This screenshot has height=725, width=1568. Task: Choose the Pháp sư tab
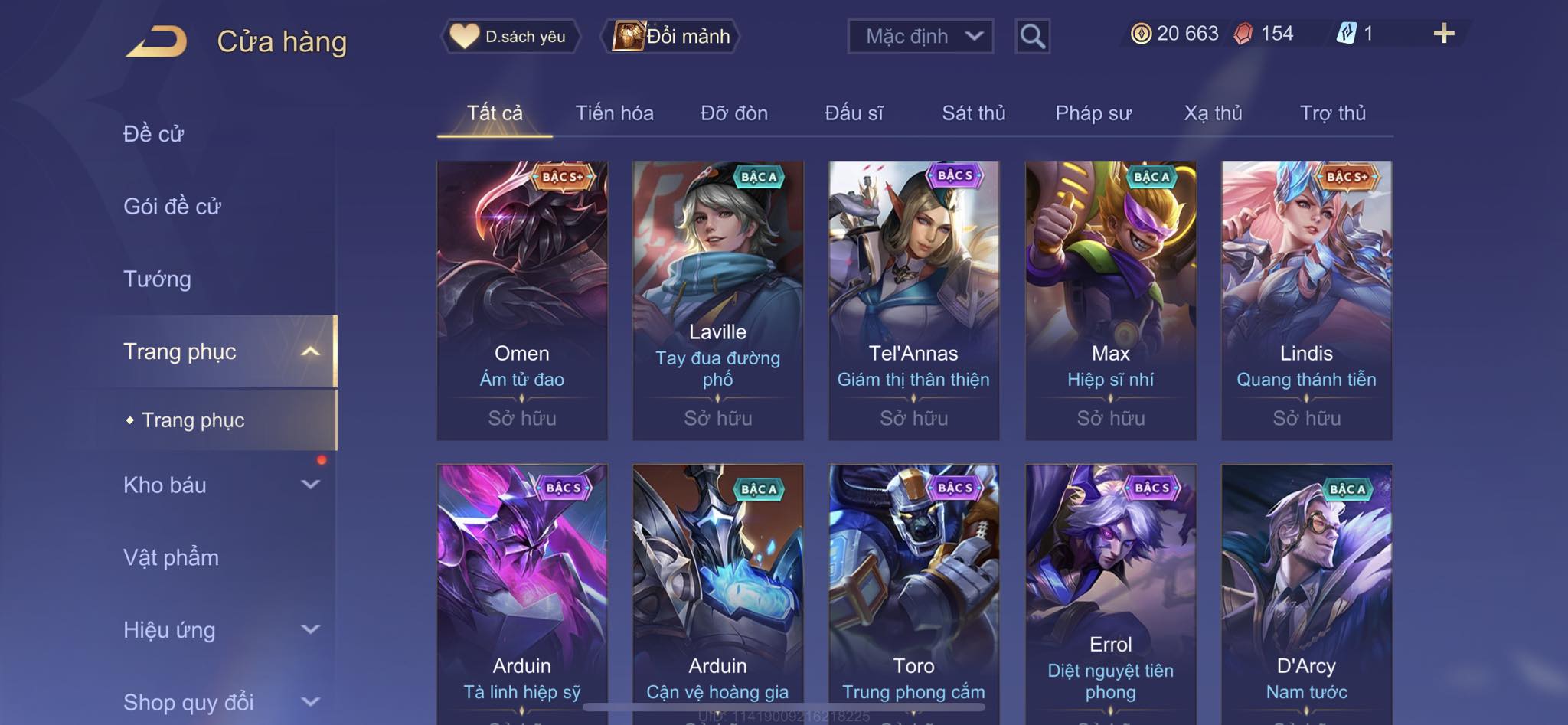pos(1093,113)
